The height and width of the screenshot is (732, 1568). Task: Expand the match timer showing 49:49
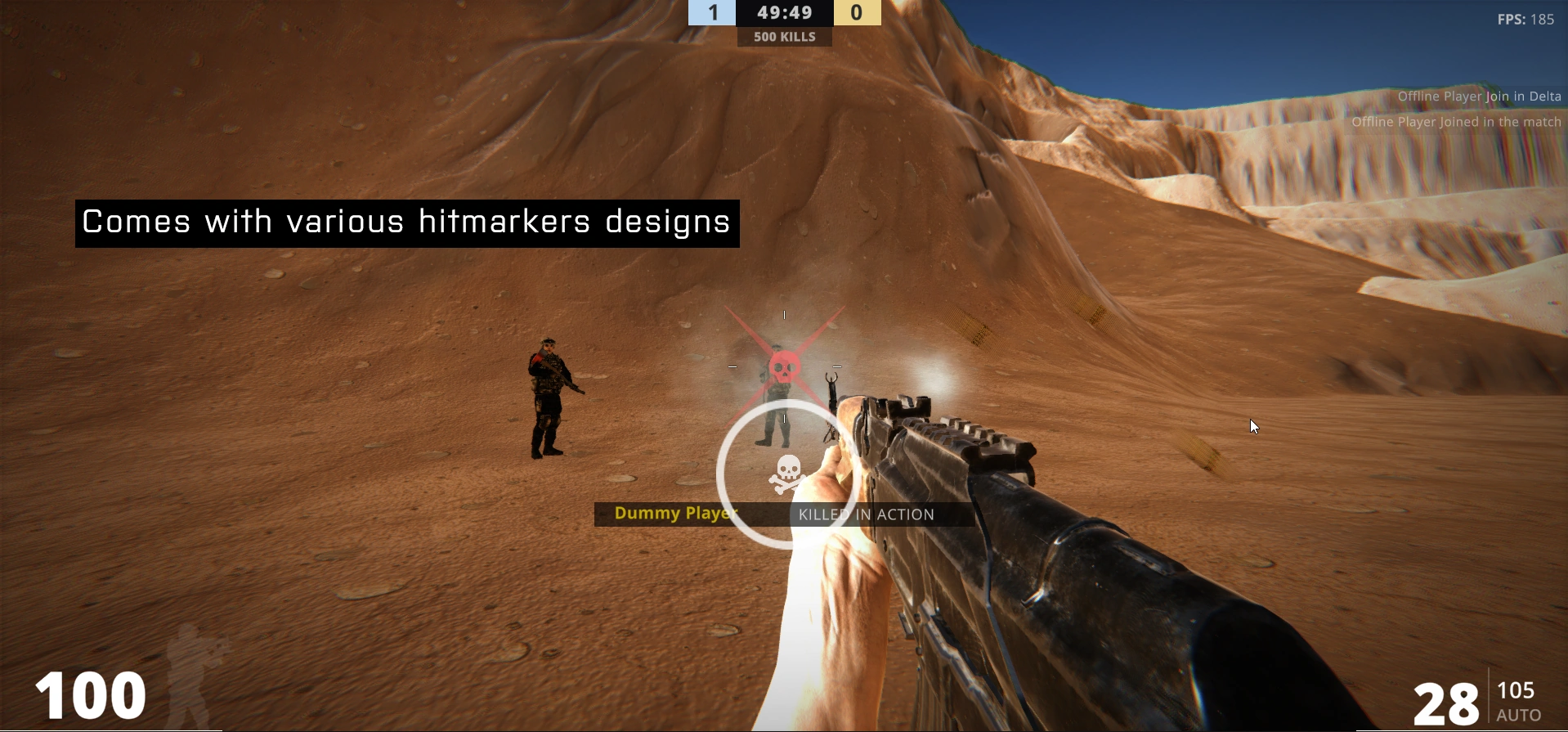(784, 12)
